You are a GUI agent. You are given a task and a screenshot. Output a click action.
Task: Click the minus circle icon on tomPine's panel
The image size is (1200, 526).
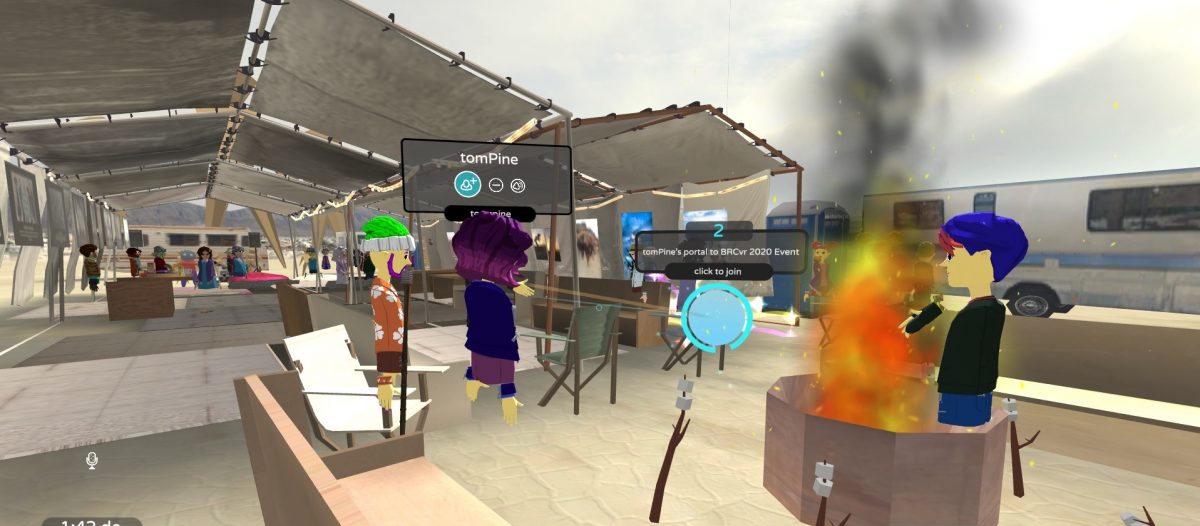tap(496, 185)
